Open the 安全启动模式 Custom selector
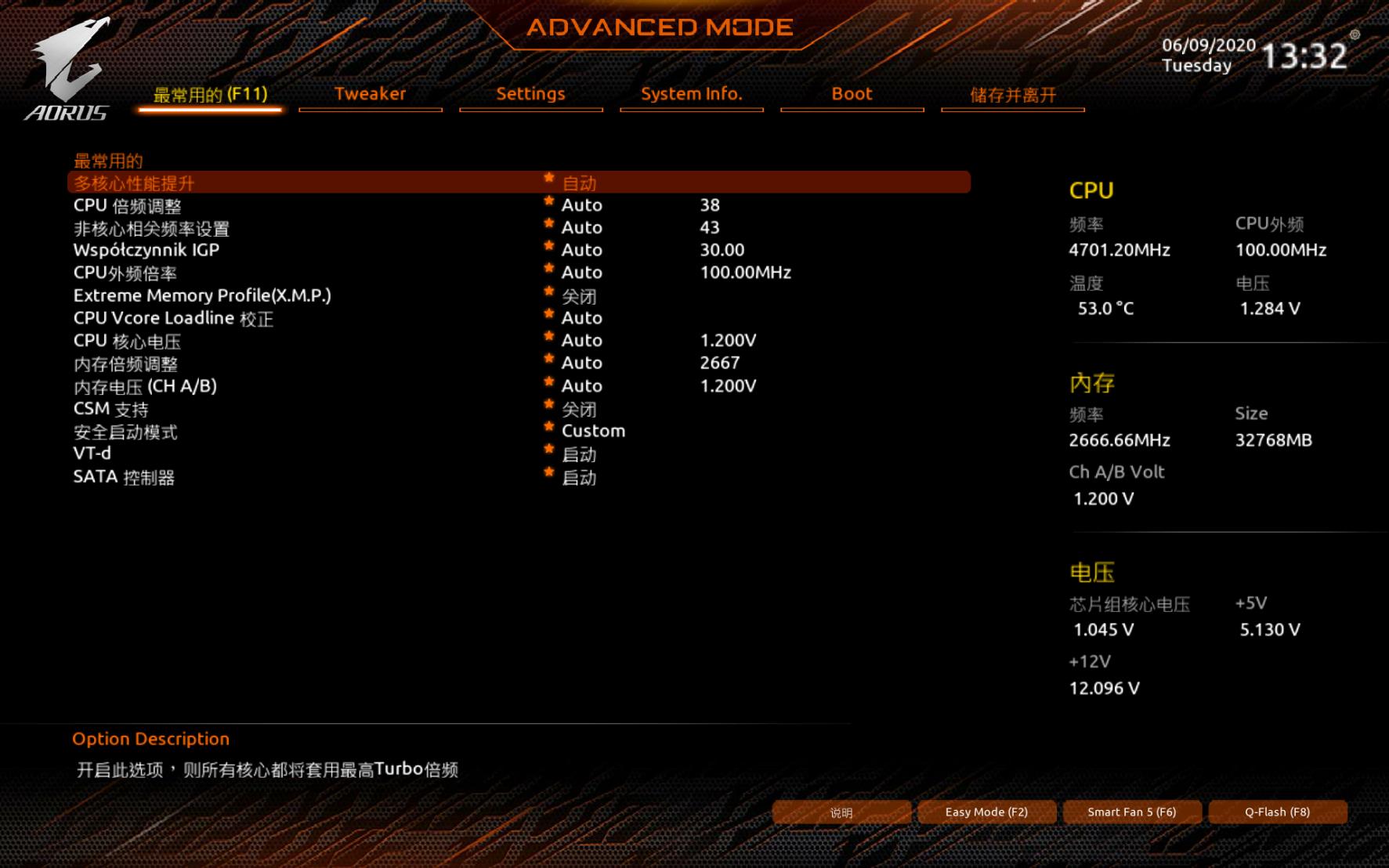The width and height of the screenshot is (1389, 868). [x=592, y=430]
